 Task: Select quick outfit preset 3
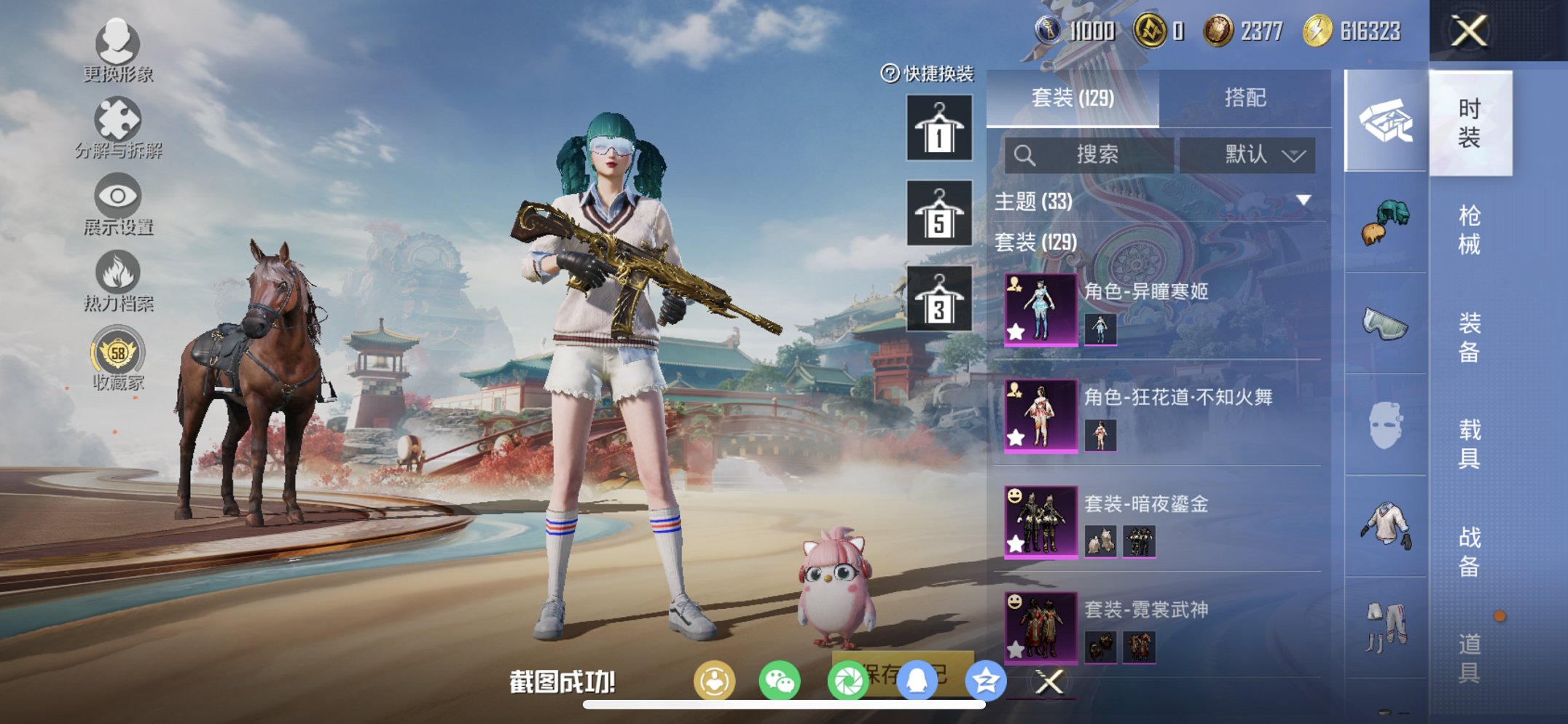click(938, 299)
